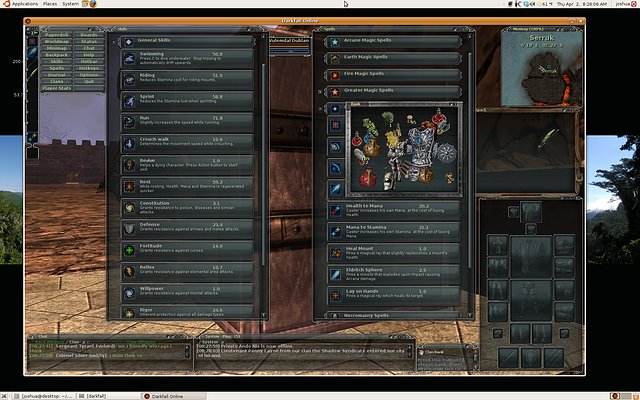Open the Necromancy Spells category
The height and width of the screenshot is (400, 640).
(390, 315)
